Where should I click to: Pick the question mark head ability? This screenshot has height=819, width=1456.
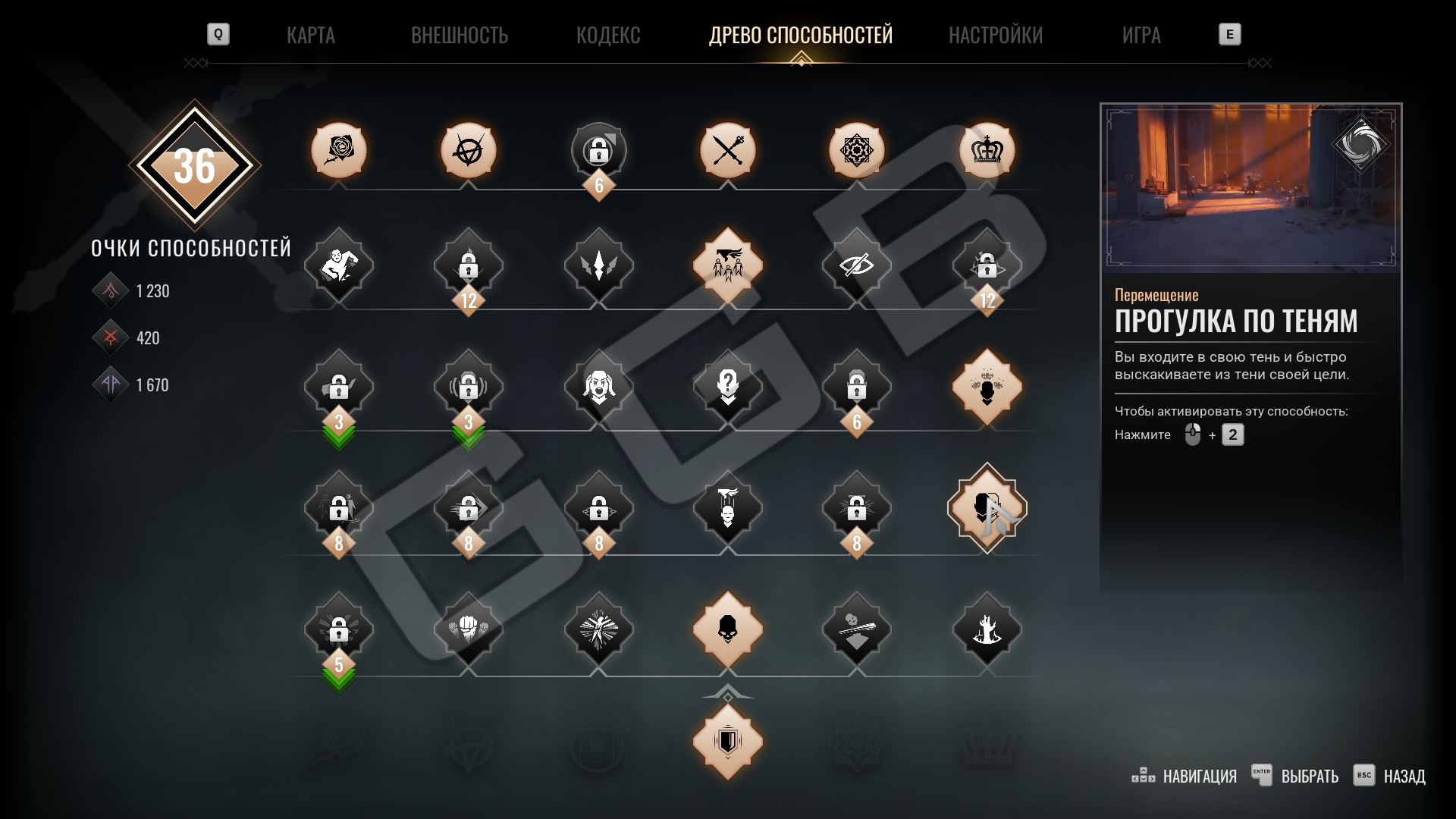click(728, 387)
